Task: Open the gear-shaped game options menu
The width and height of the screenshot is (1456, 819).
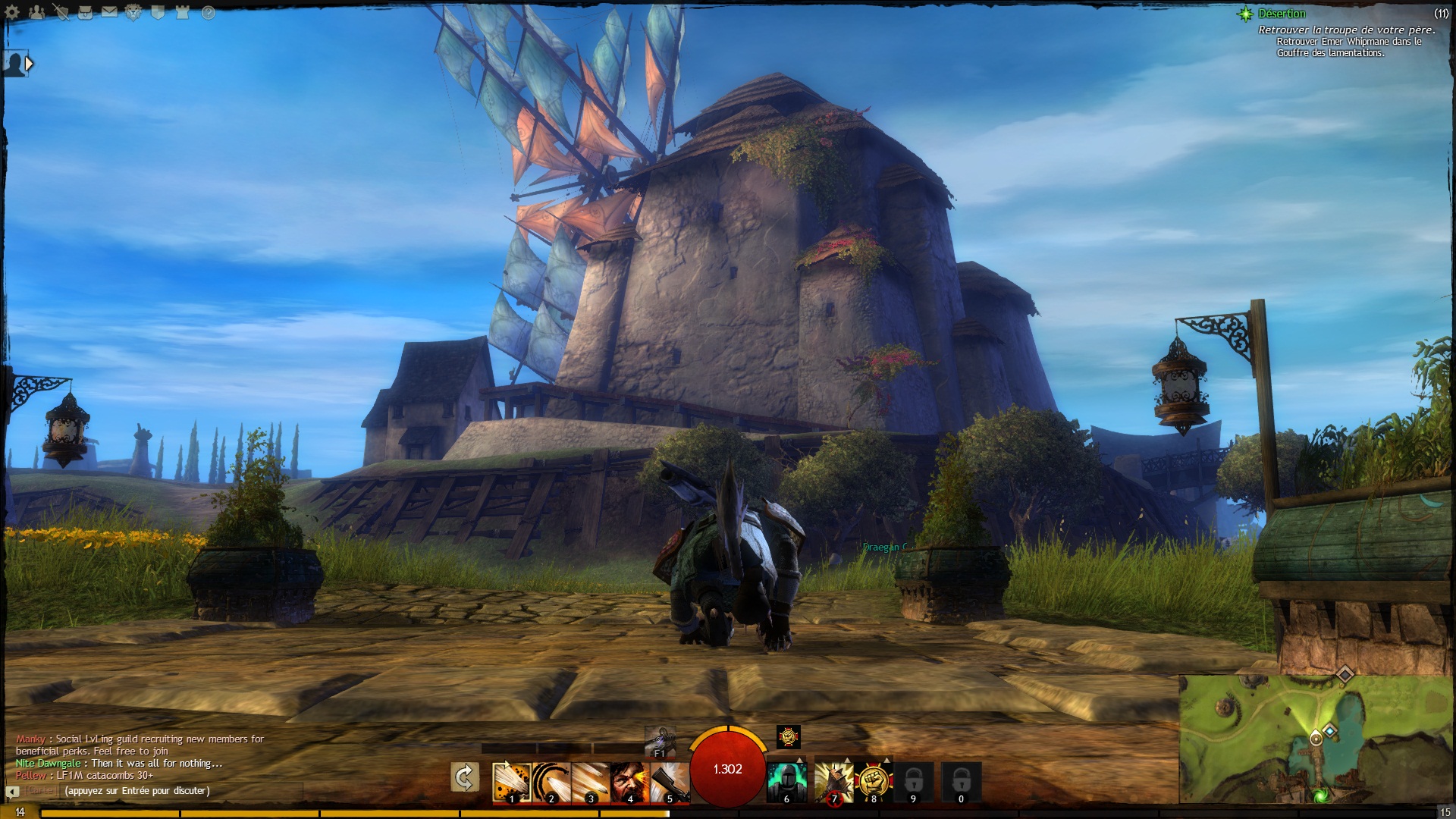Action: pos(13,12)
